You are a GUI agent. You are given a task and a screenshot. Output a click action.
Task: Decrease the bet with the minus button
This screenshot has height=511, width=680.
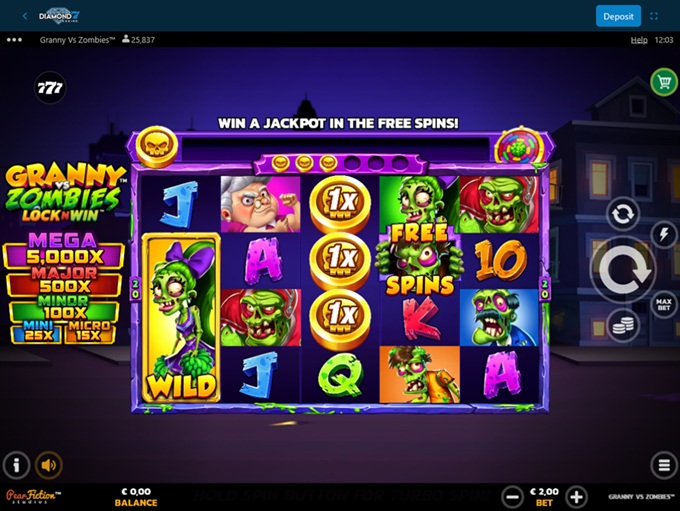[512, 496]
